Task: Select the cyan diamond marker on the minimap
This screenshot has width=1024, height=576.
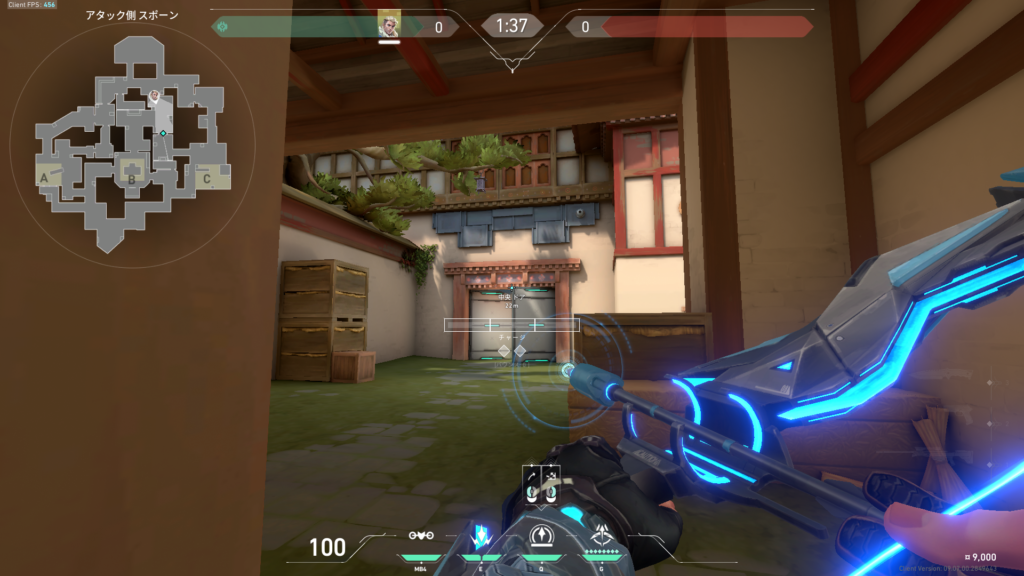Action: pyautogui.click(x=163, y=133)
